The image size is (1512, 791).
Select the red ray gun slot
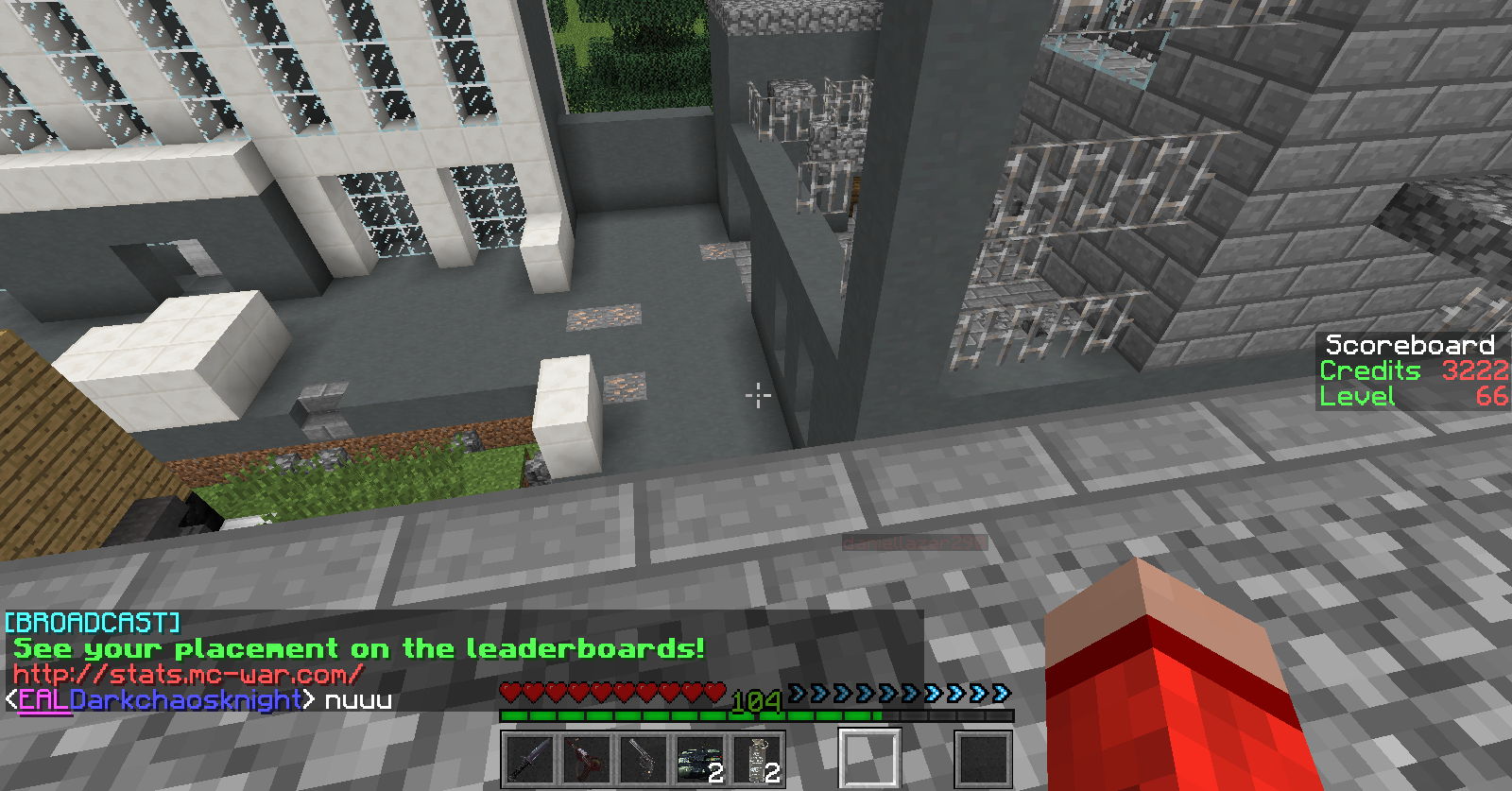pos(586,758)
